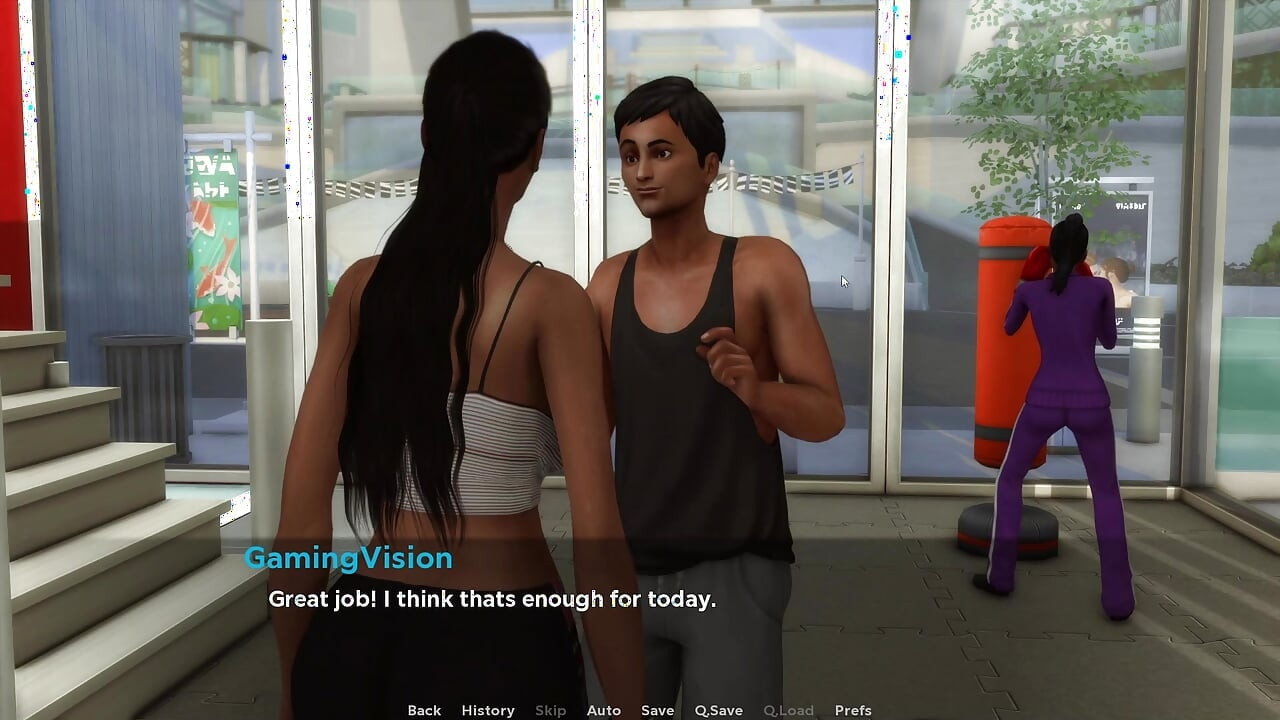Perform a quick save with Q.Save
This screenshot has height=720, width=1280.
click(x=719, y=710)
